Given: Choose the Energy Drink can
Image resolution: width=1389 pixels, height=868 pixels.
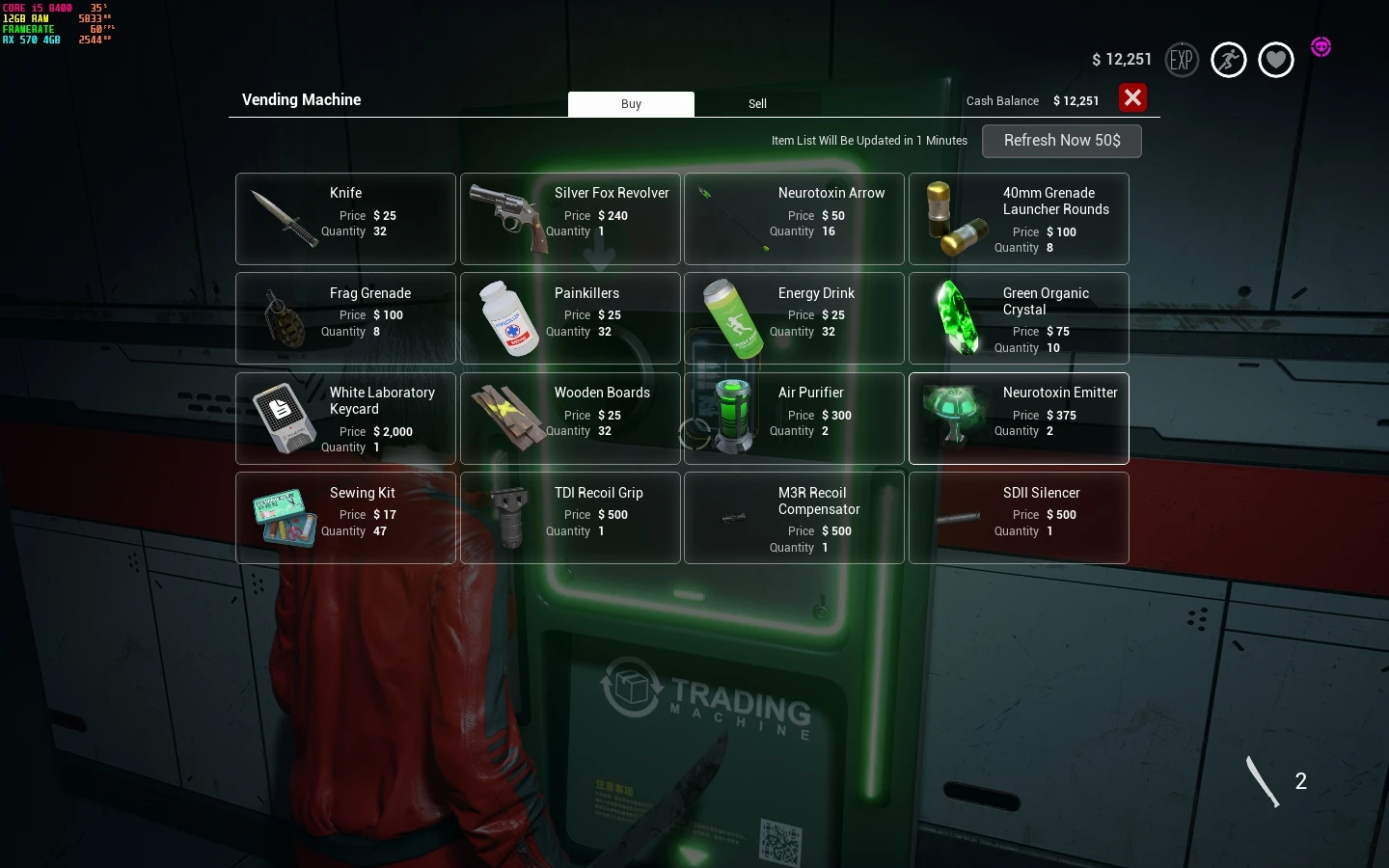Looking at the screenshot, I should coord(794,318).
